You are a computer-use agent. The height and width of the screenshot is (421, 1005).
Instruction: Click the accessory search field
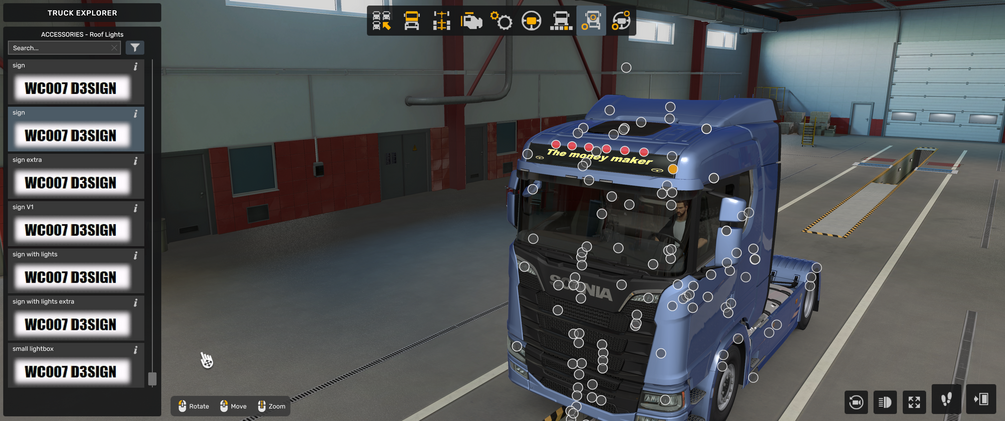pyautogui.click(x=58, y=48)
